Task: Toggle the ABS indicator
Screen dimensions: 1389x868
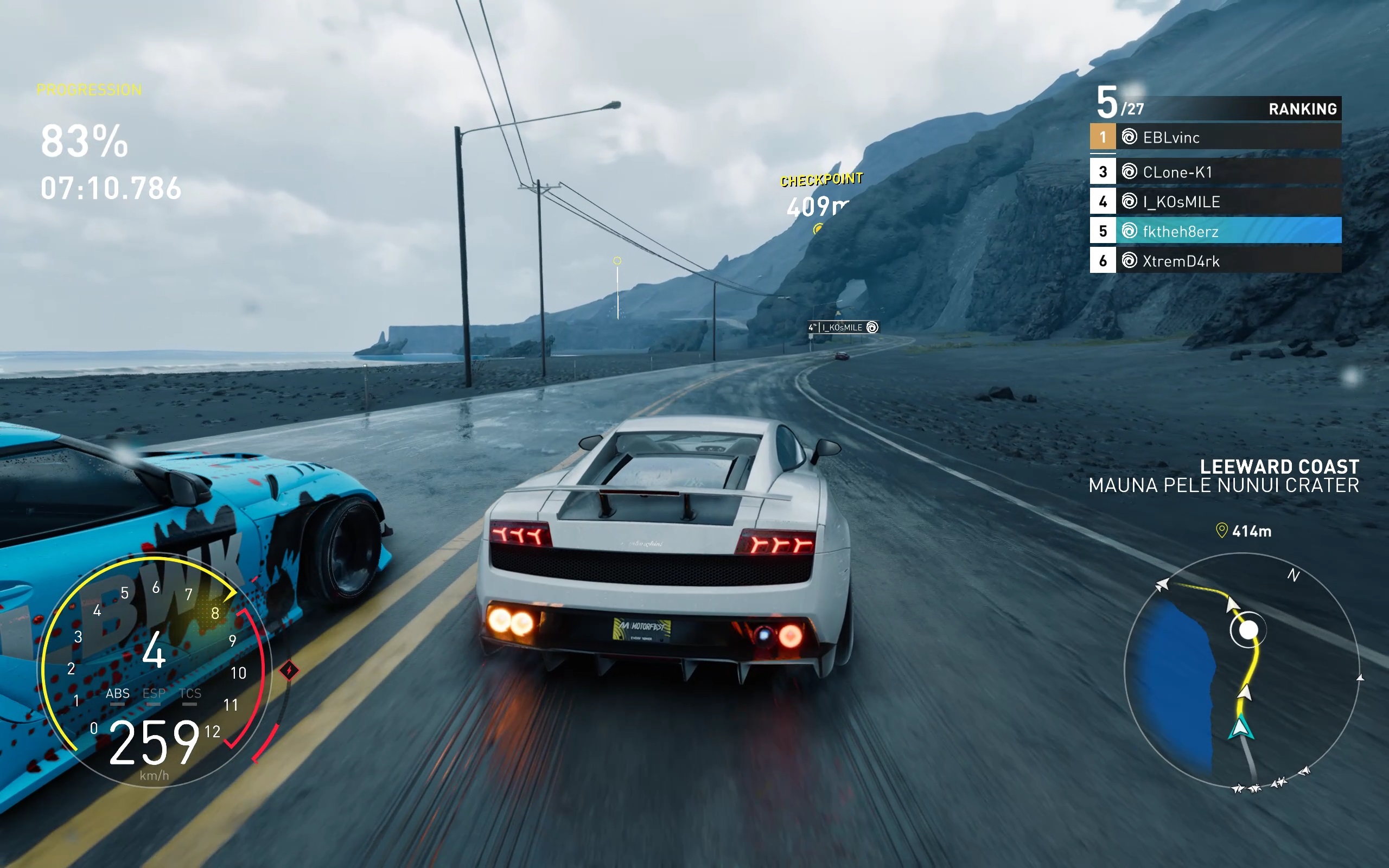Action: coord(118,693)
